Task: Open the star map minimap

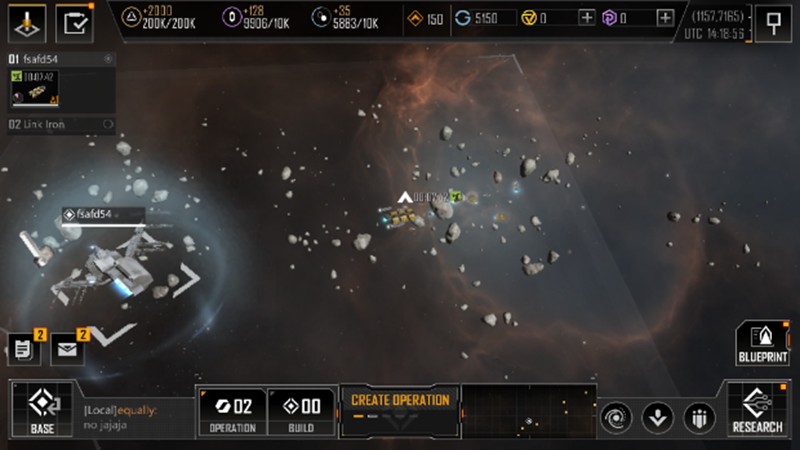Action: [528, 411]
